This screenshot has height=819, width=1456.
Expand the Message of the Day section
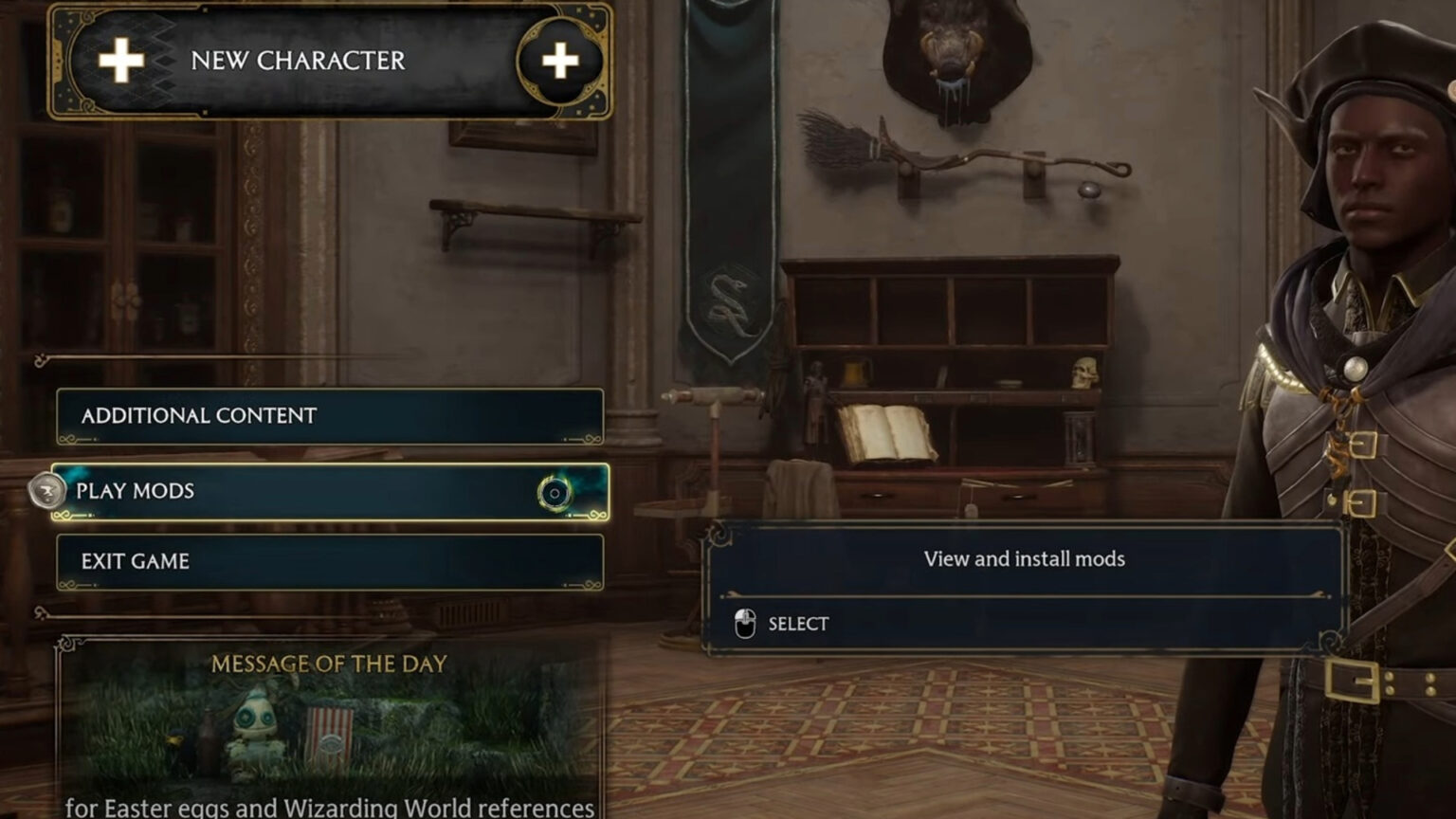click(x=327, y=664)
